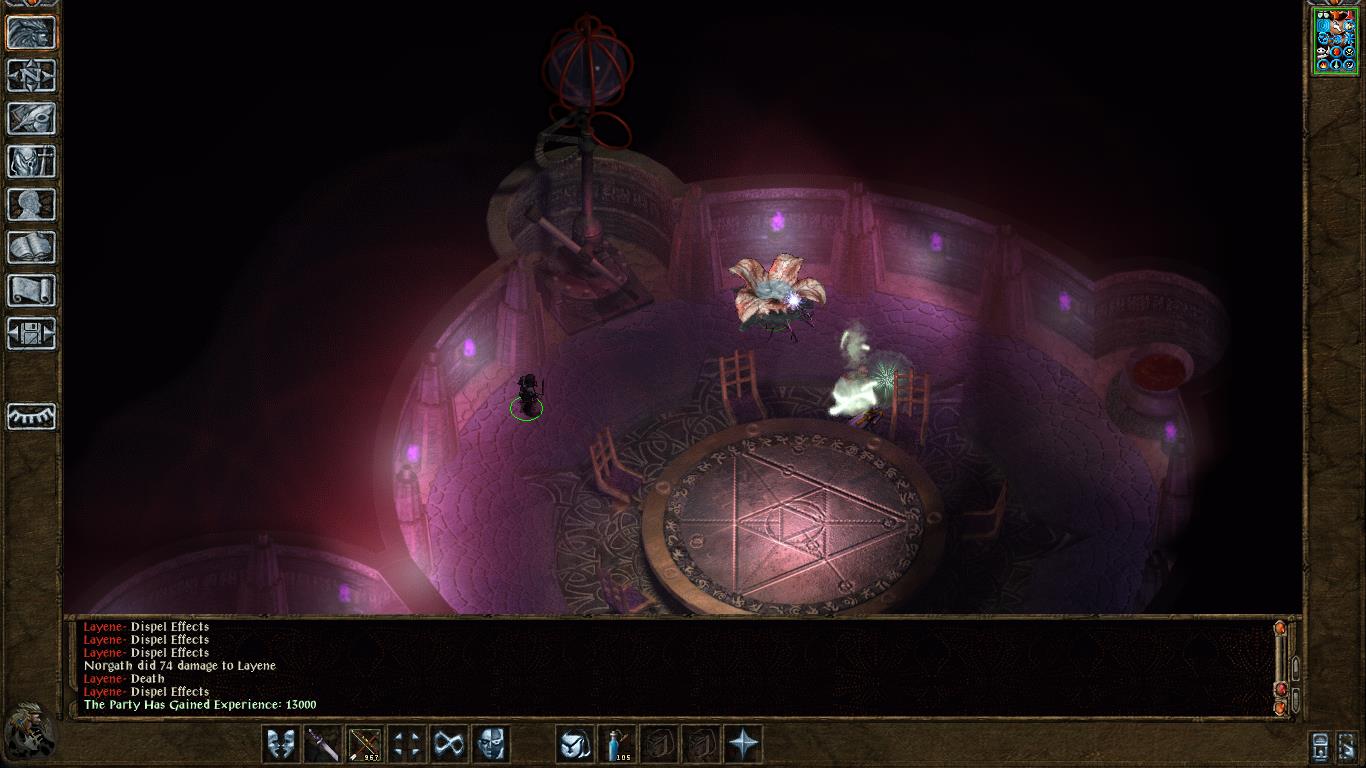
Task: Open the inventory screen with armor icon
Action: point(31,161)
